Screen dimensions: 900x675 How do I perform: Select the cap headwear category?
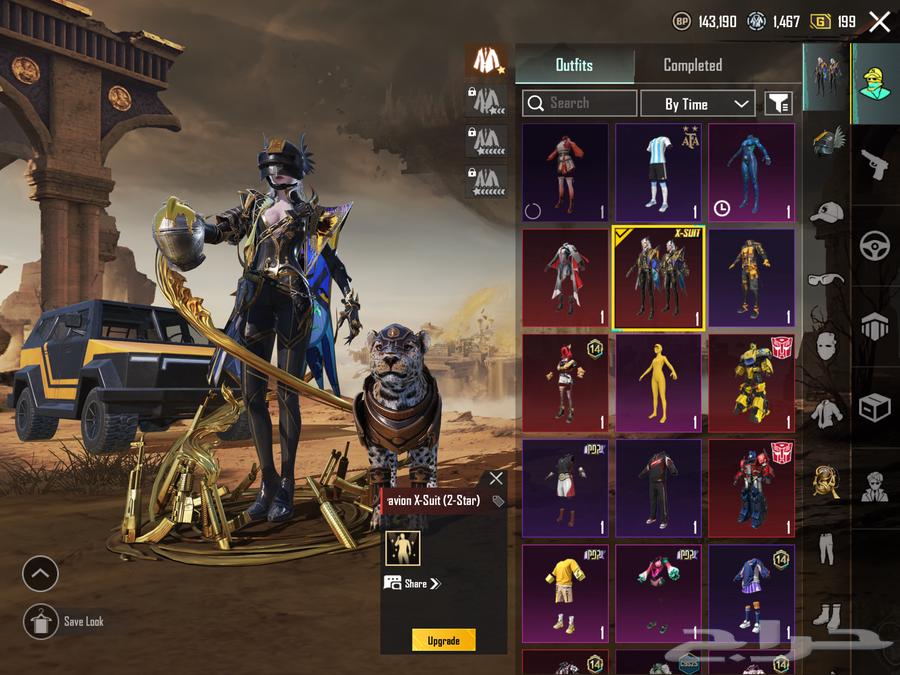(x=826, y=212)
